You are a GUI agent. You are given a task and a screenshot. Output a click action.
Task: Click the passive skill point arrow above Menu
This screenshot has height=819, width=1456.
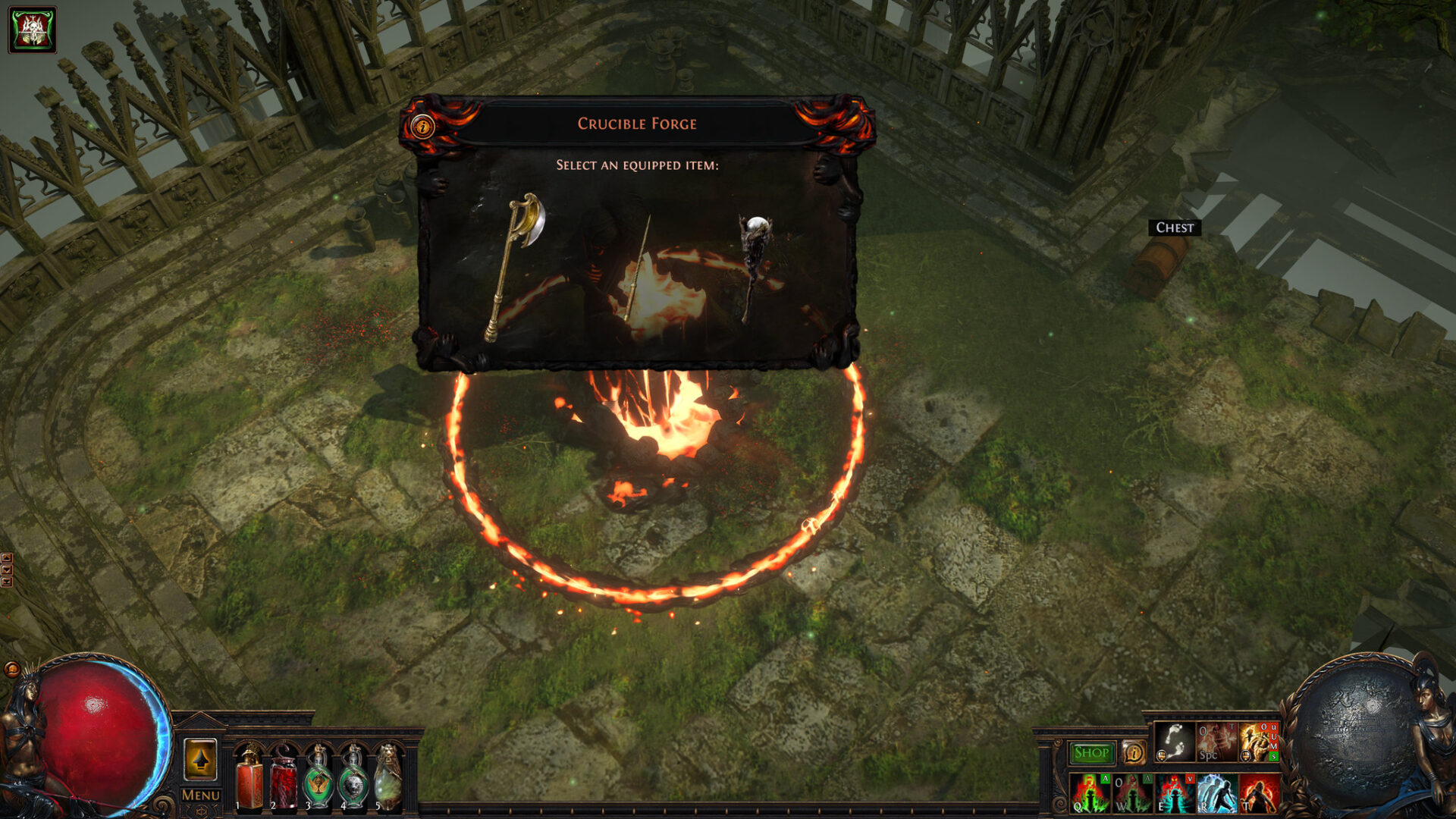tap(200, 761)
